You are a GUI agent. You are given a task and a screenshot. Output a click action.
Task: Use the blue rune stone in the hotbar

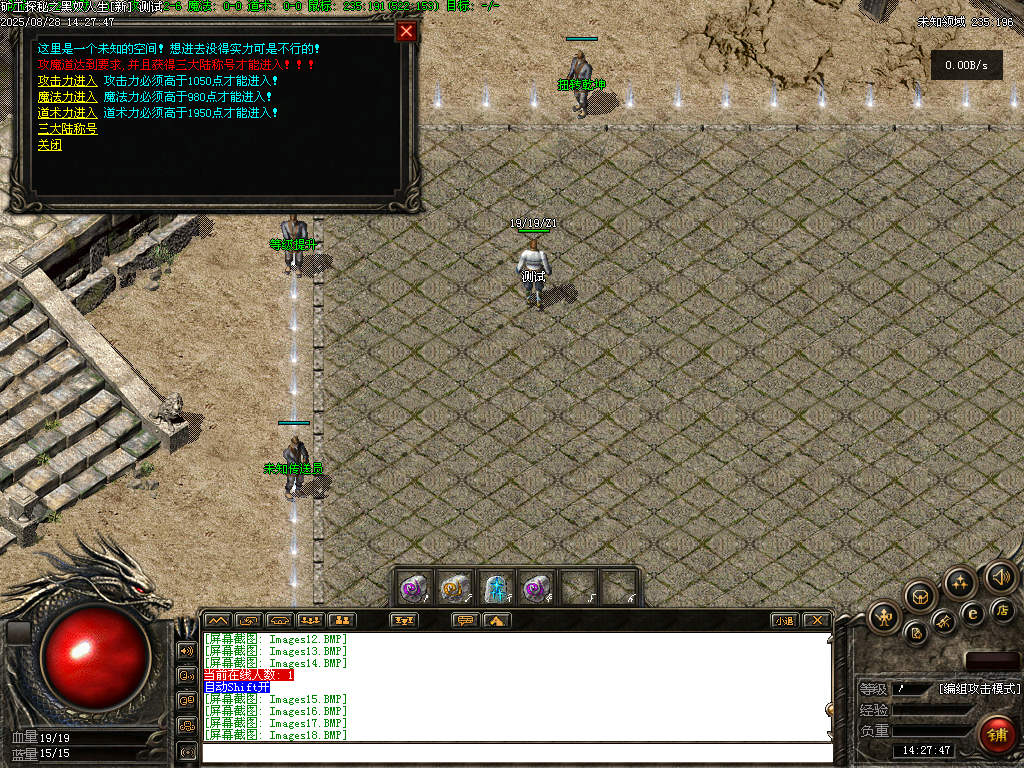pyautogui.click(x=497, y=588)
